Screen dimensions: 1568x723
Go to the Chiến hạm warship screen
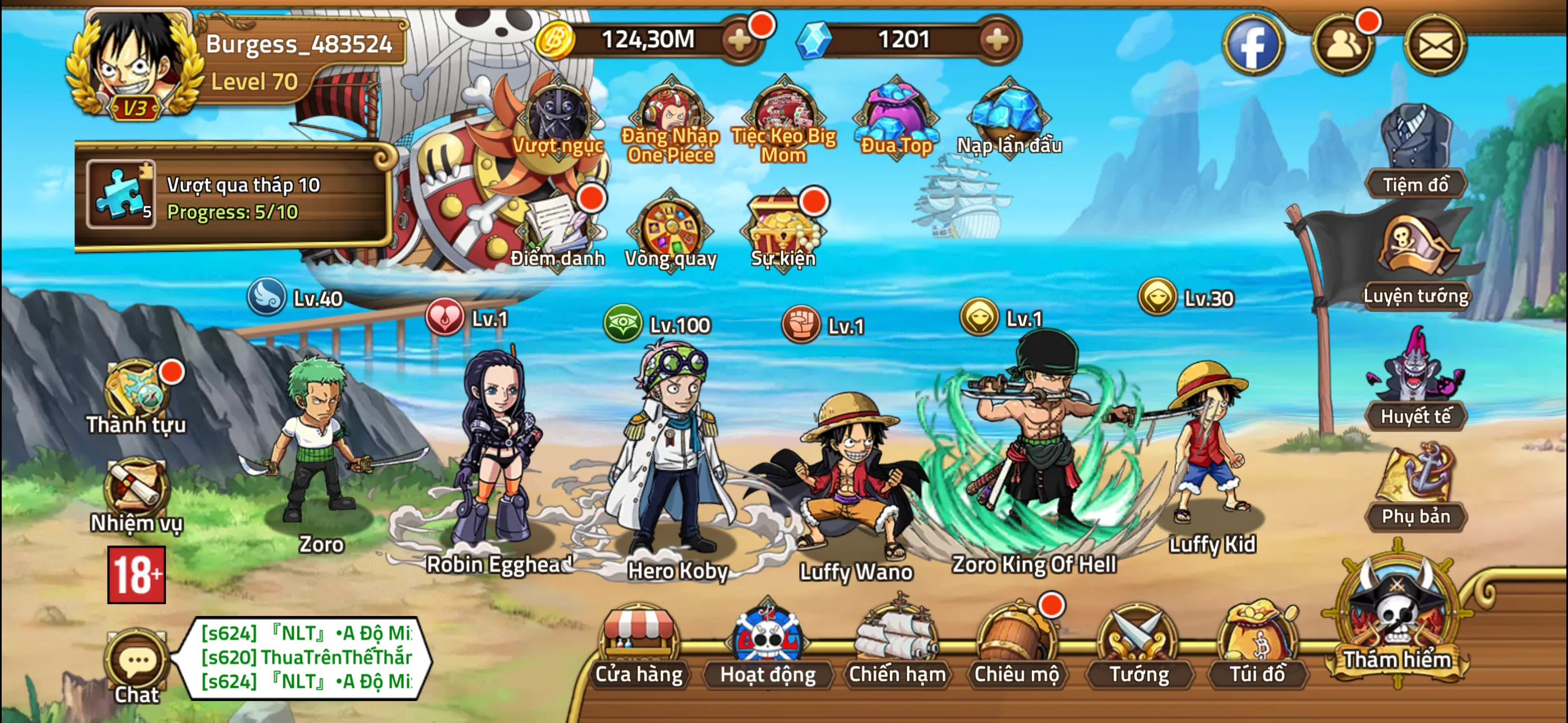pos(896,646)
